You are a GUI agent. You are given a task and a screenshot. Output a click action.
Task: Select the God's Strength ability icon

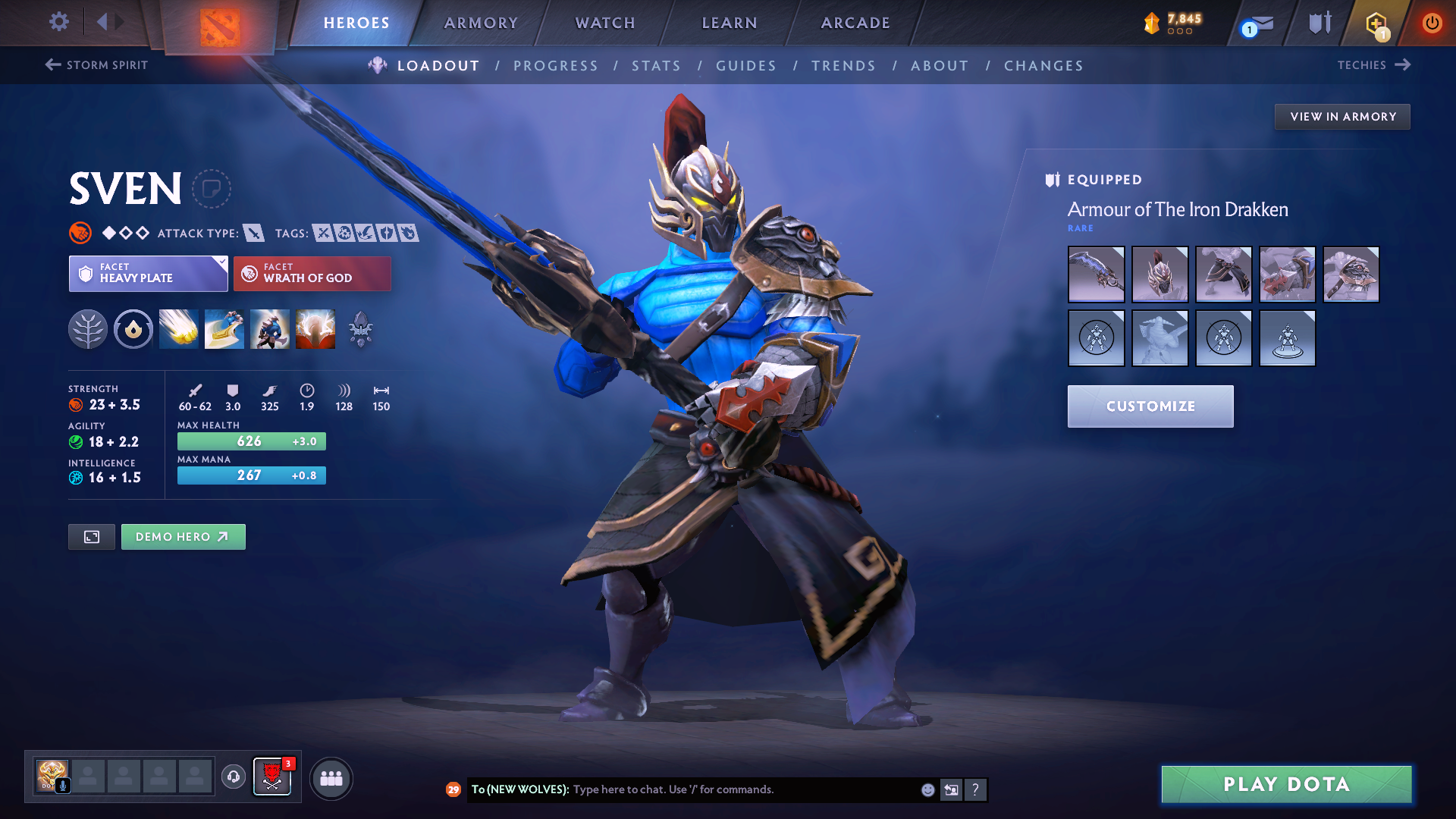click(x=315, y=329)
